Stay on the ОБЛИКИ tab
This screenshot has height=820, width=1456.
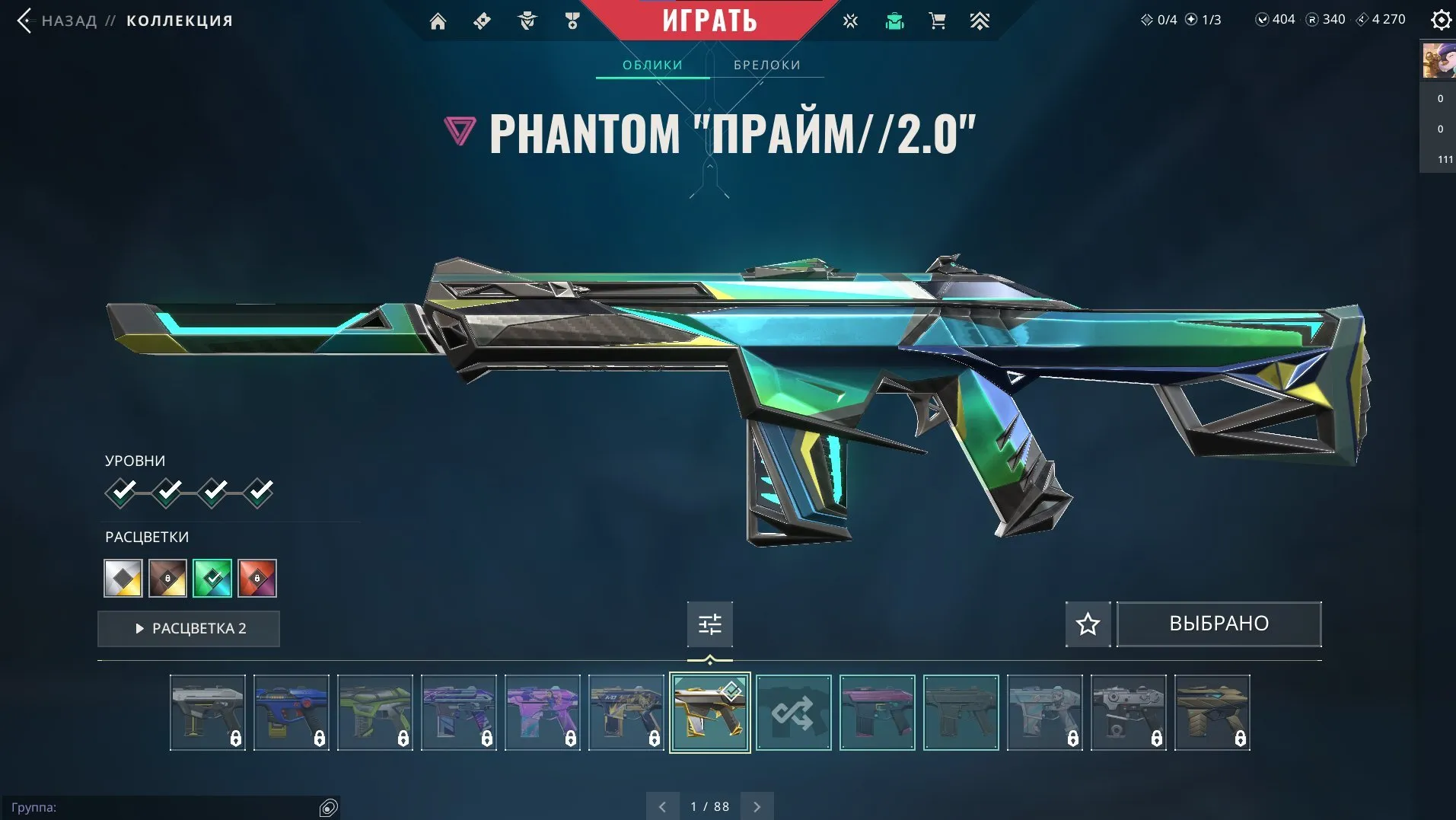click(x=652, y=65)
